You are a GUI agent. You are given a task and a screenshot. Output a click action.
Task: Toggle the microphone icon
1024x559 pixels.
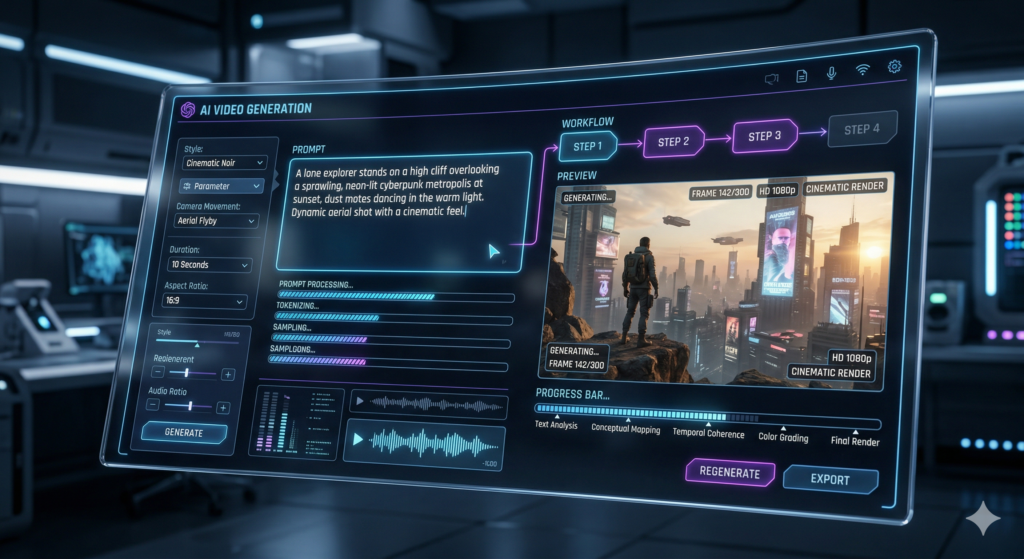coord(831,72)
